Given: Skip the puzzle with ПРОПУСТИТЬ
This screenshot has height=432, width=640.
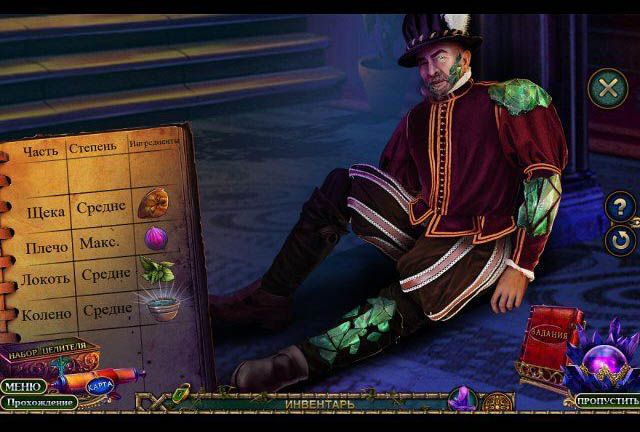Looking at the screenshot, I should (x=606, y=401).
